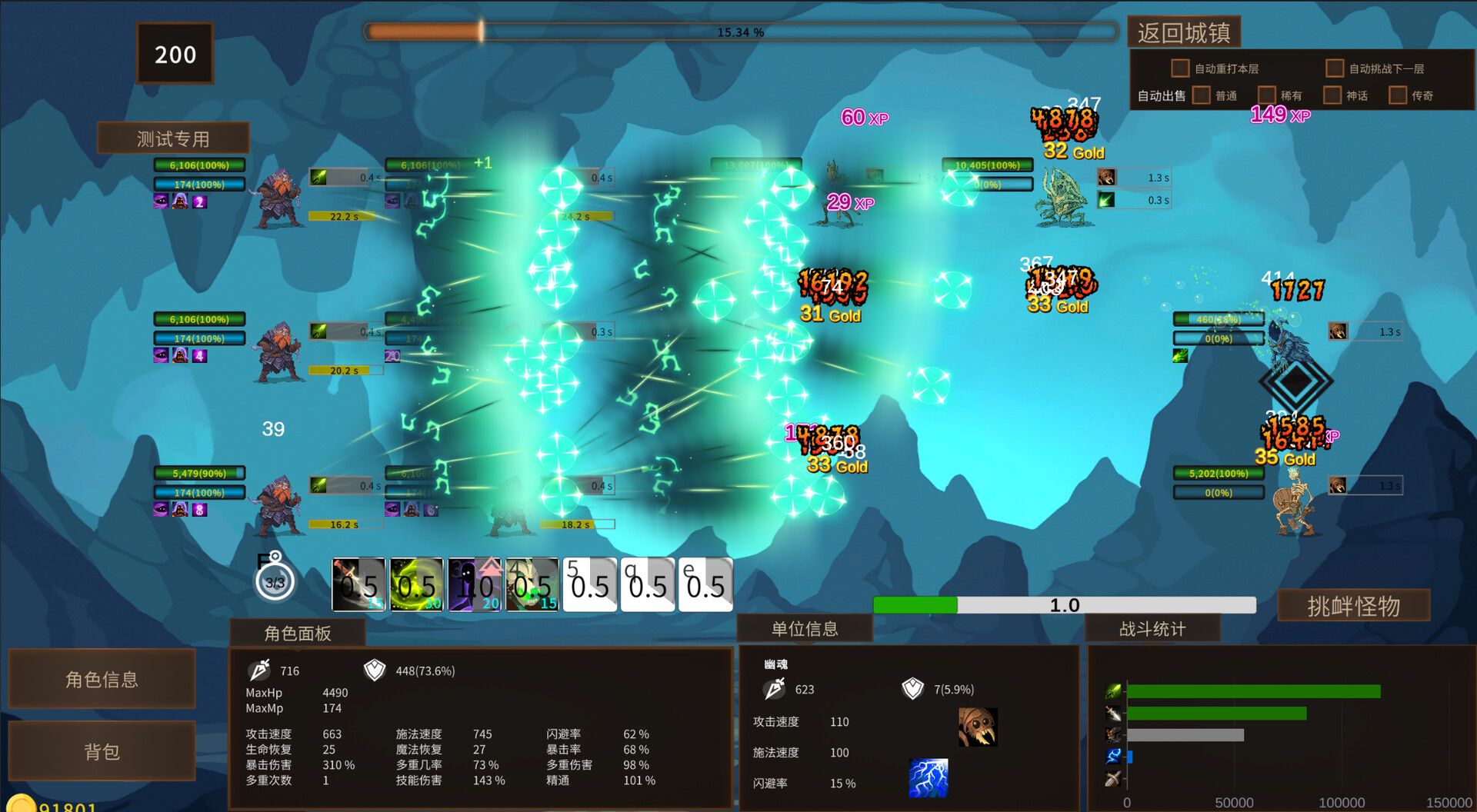Screen dimensions: 1477x812
Task: Open the 角色信息 character info menu
Action: point(102,679)
